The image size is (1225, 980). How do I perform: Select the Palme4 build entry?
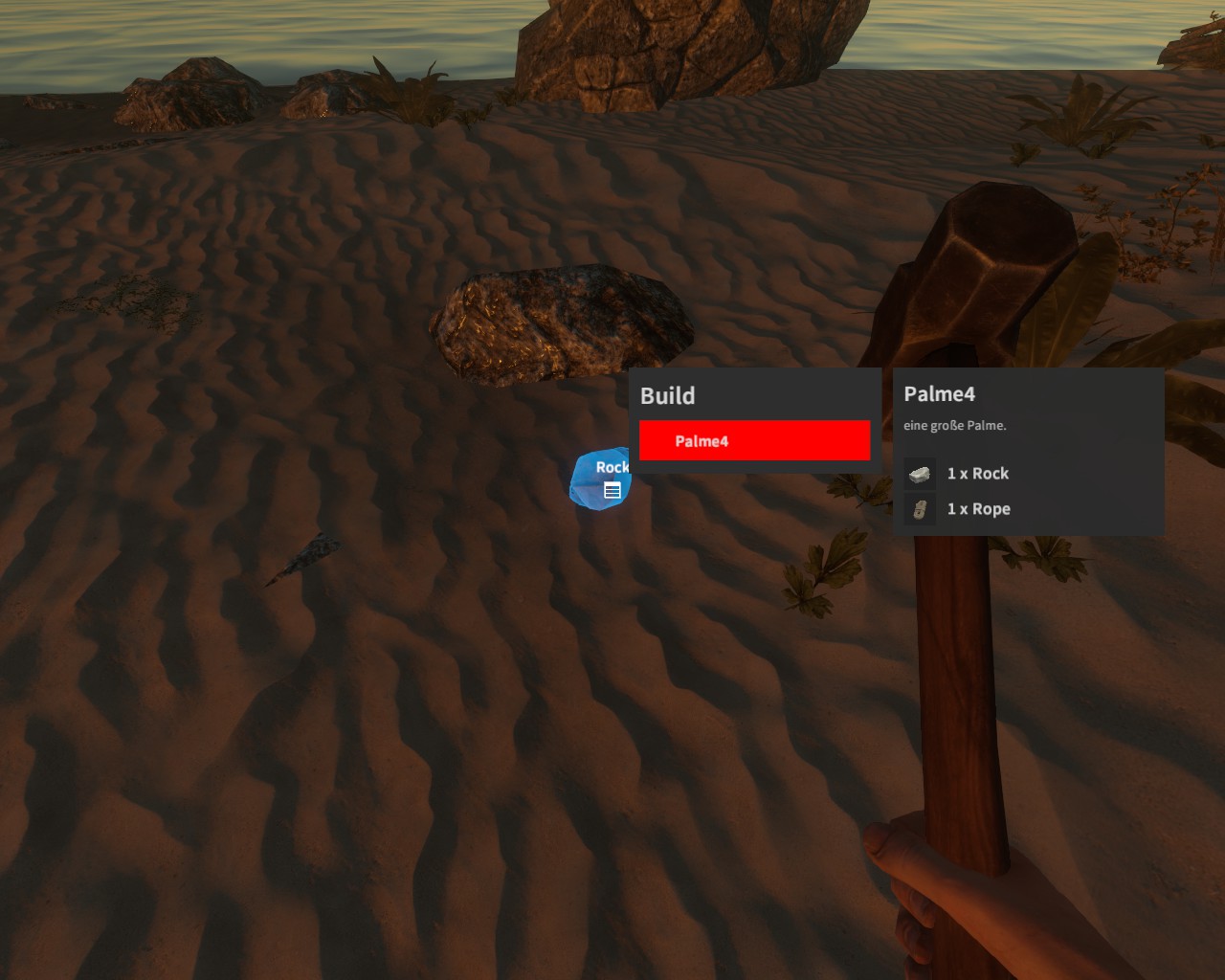click(x=754, y=441)
